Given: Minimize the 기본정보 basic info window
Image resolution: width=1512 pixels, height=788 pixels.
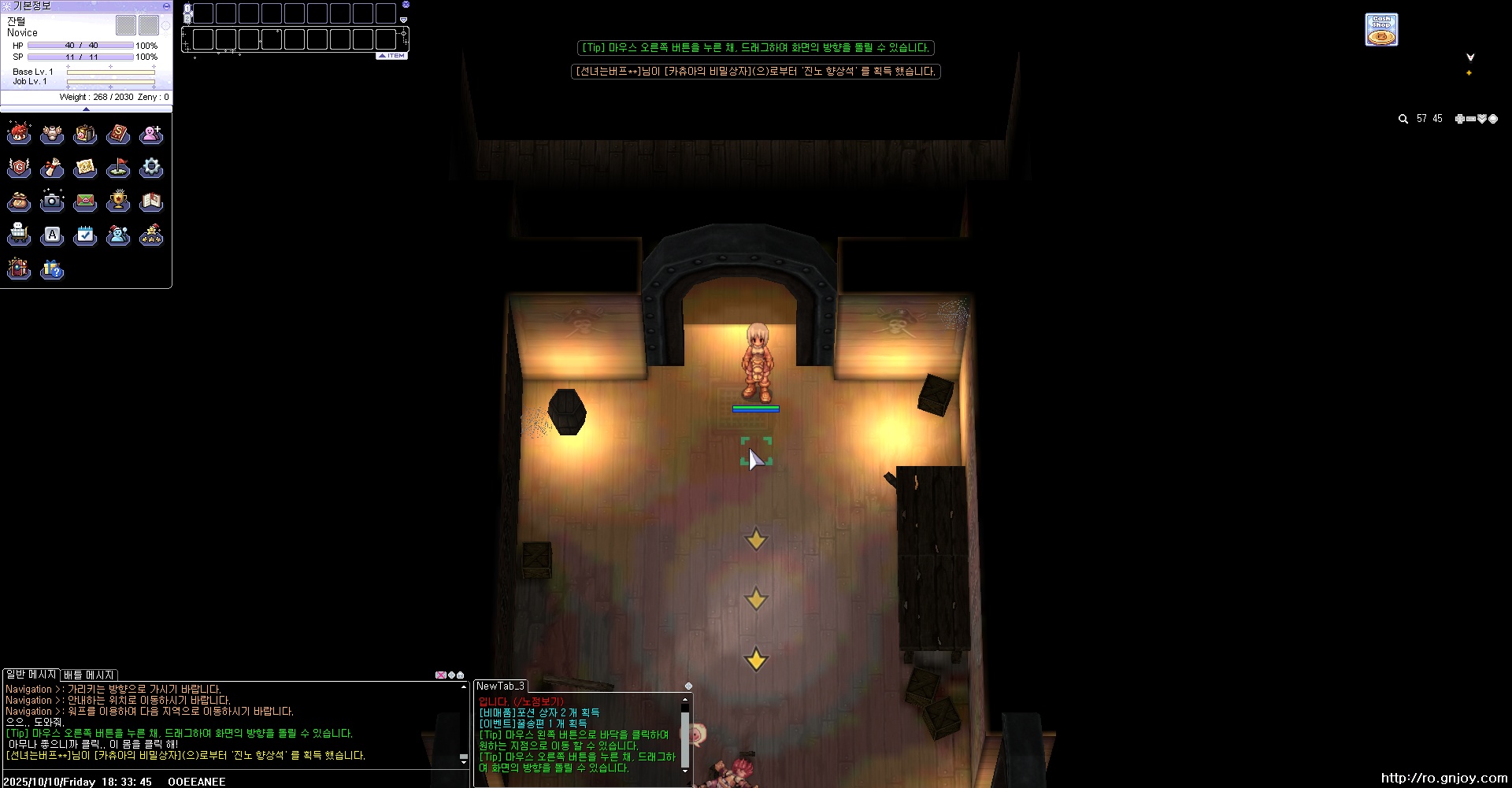Looking at the screenshot, I should [x=166, y=6].
